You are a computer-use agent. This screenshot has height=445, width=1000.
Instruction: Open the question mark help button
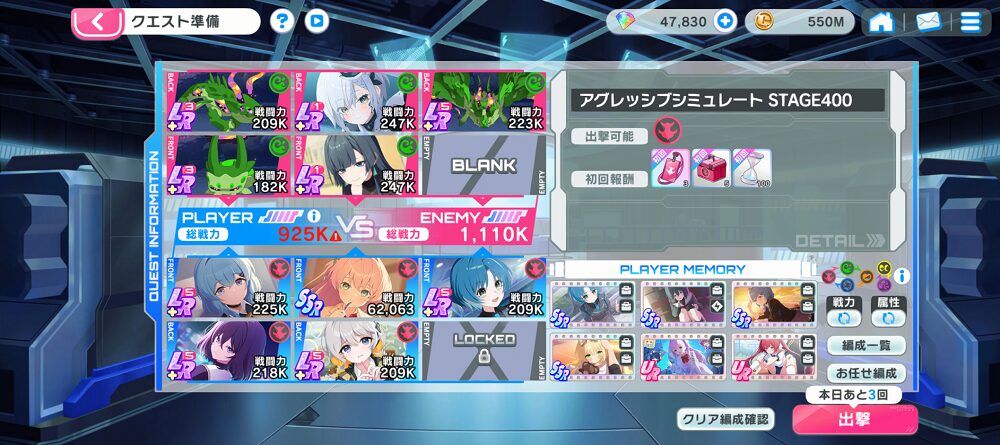pos(283,21)
